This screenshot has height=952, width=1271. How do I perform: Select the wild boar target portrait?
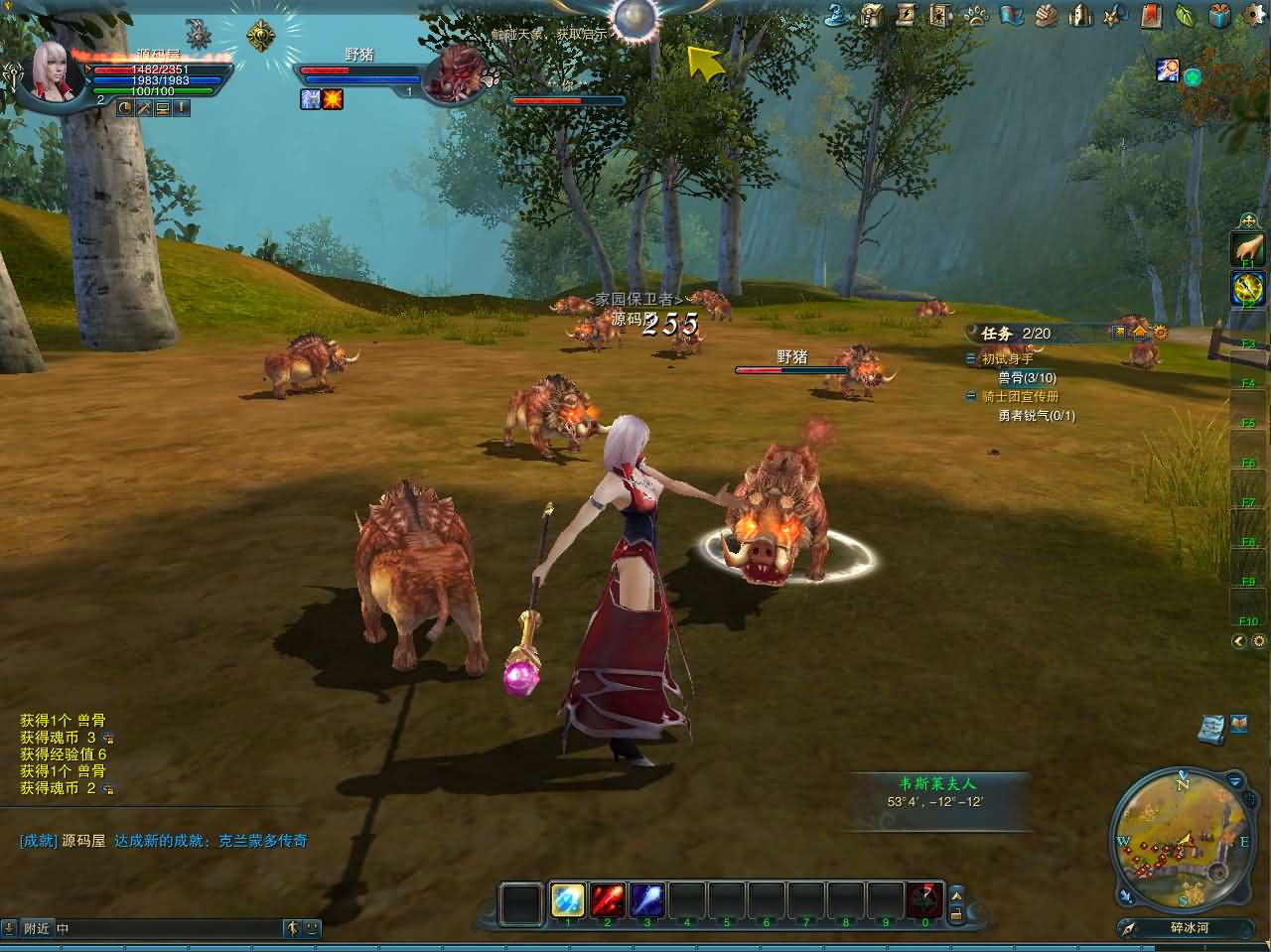coord(454,71)
